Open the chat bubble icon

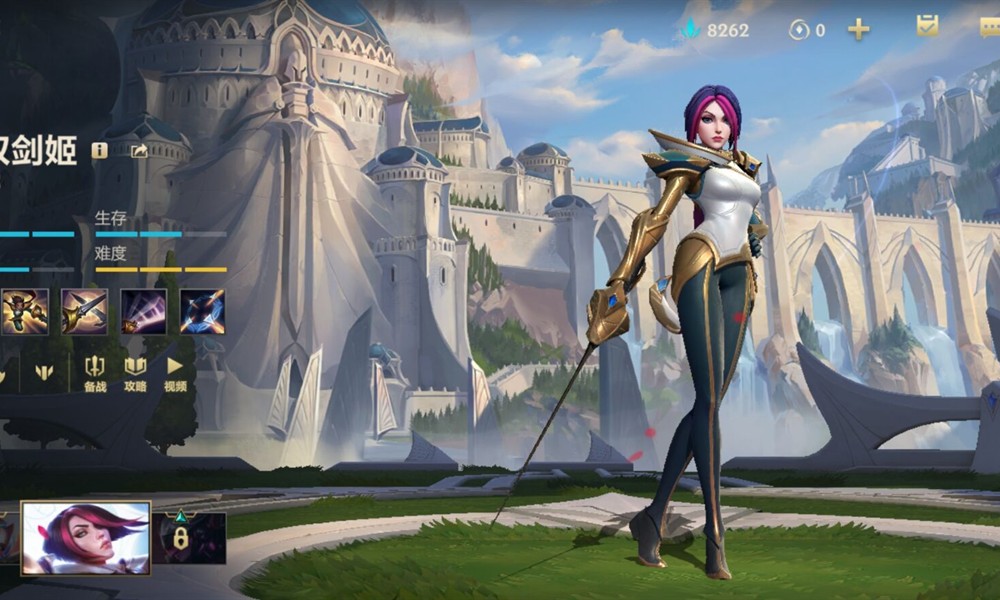(990, 28)
